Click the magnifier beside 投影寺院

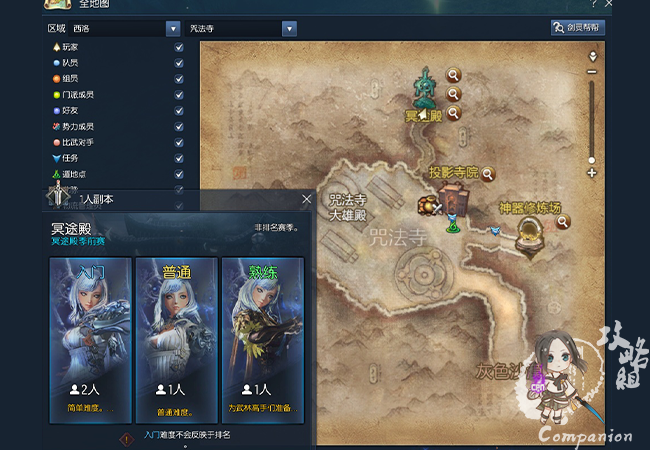point(488,173)
